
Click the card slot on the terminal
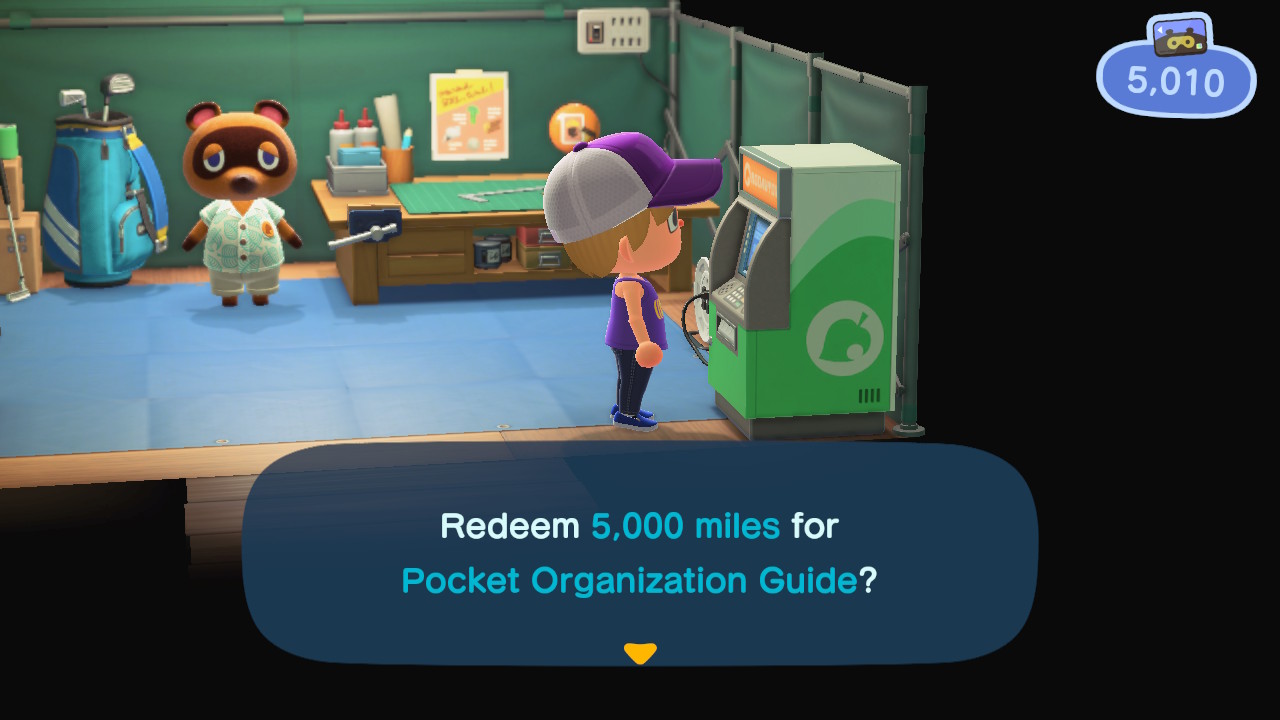pos(727,328)
